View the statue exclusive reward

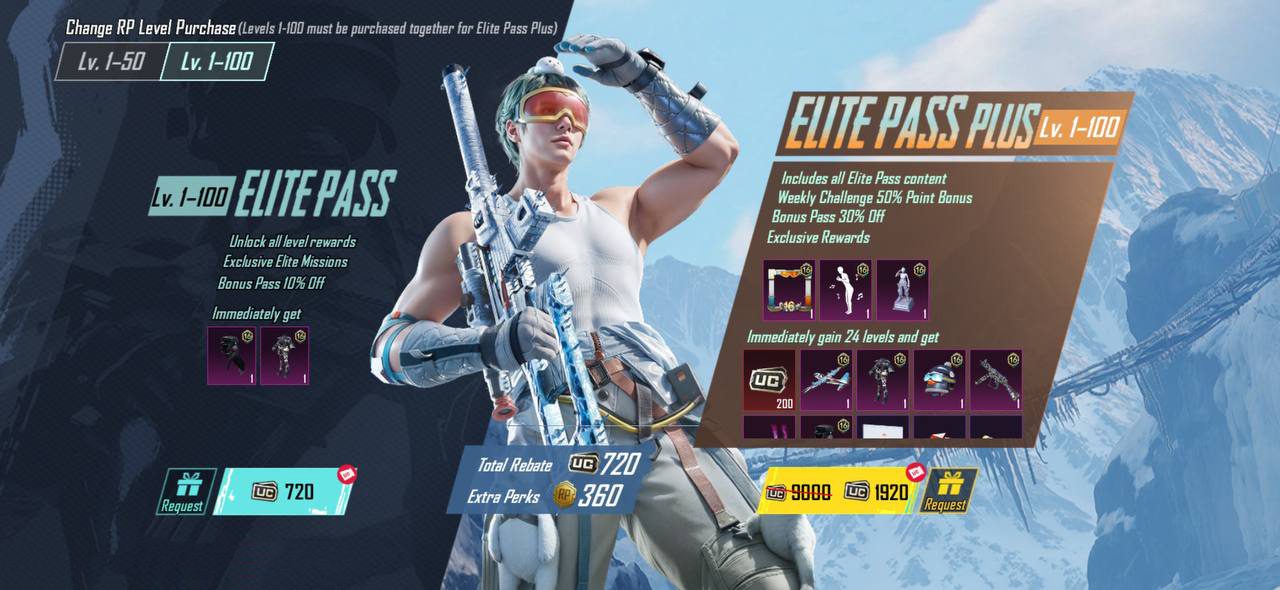point(903,290)
